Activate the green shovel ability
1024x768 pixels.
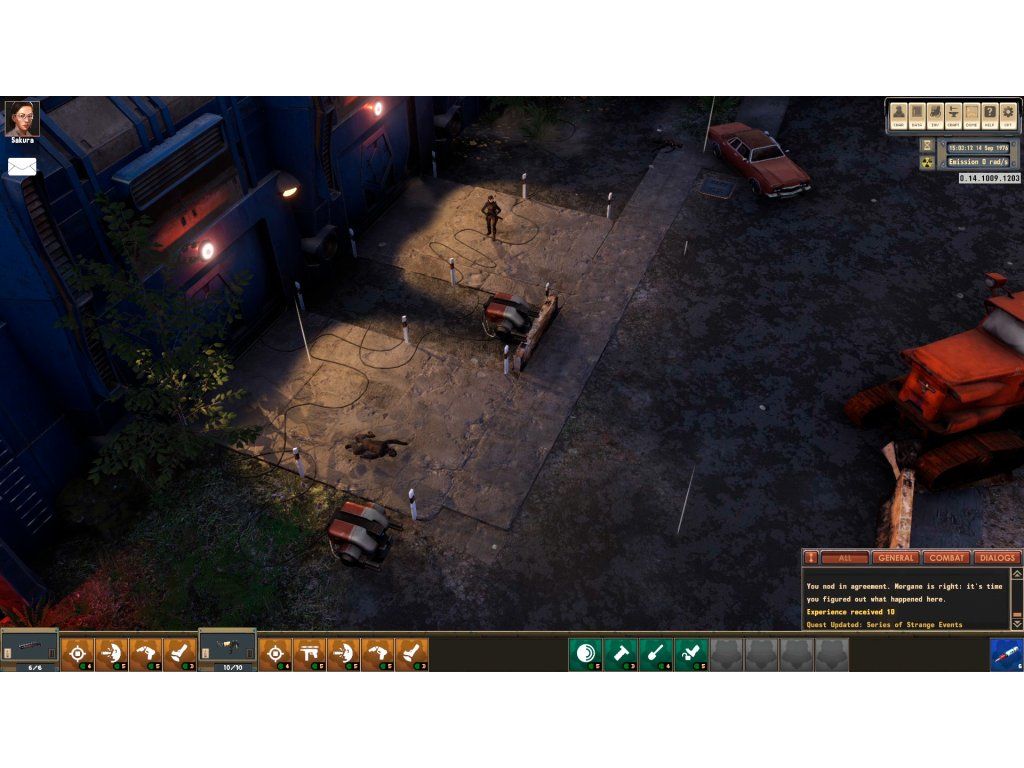(x=656, y=654)
